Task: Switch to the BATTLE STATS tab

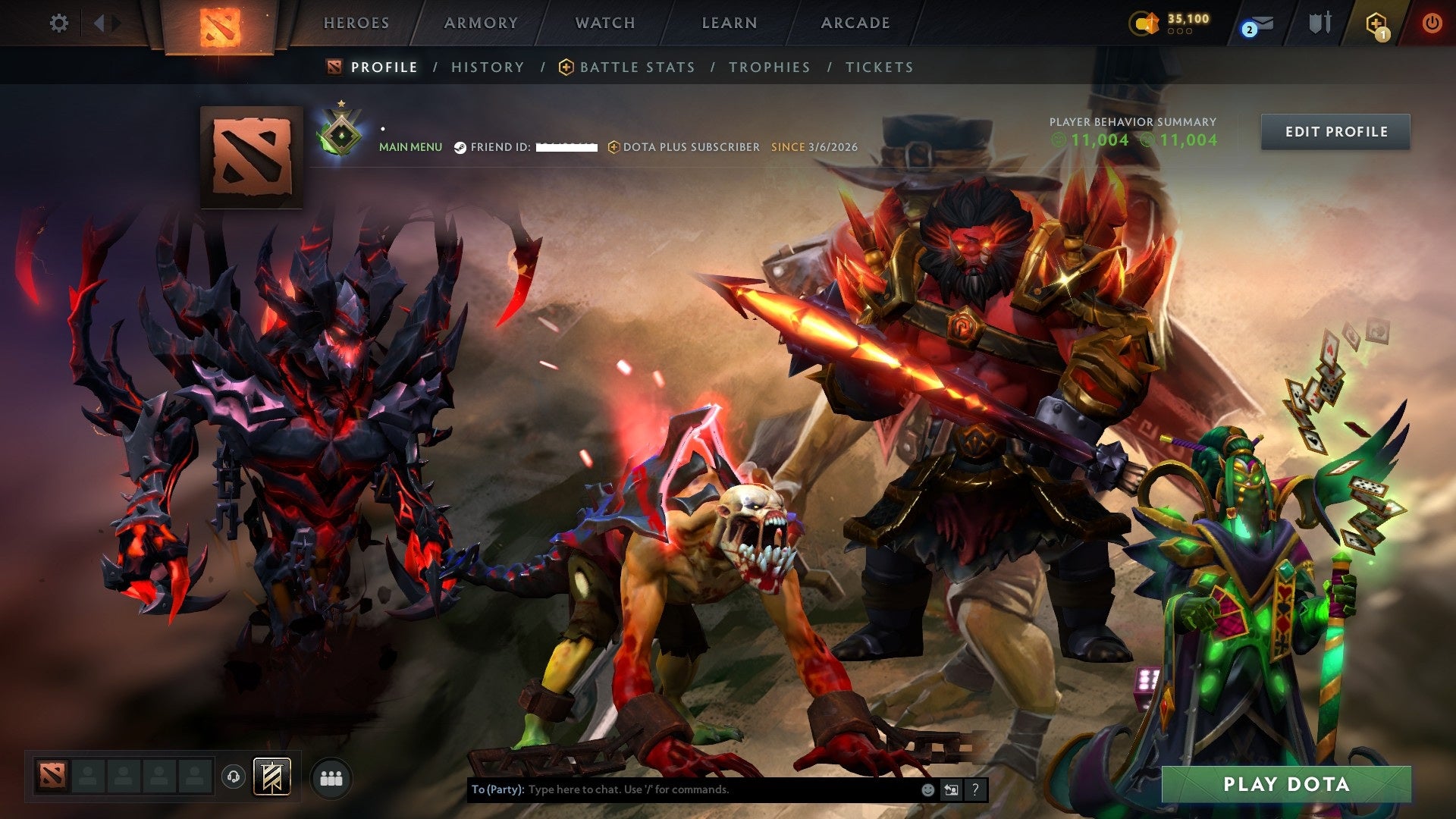Action: pos(636,67)
